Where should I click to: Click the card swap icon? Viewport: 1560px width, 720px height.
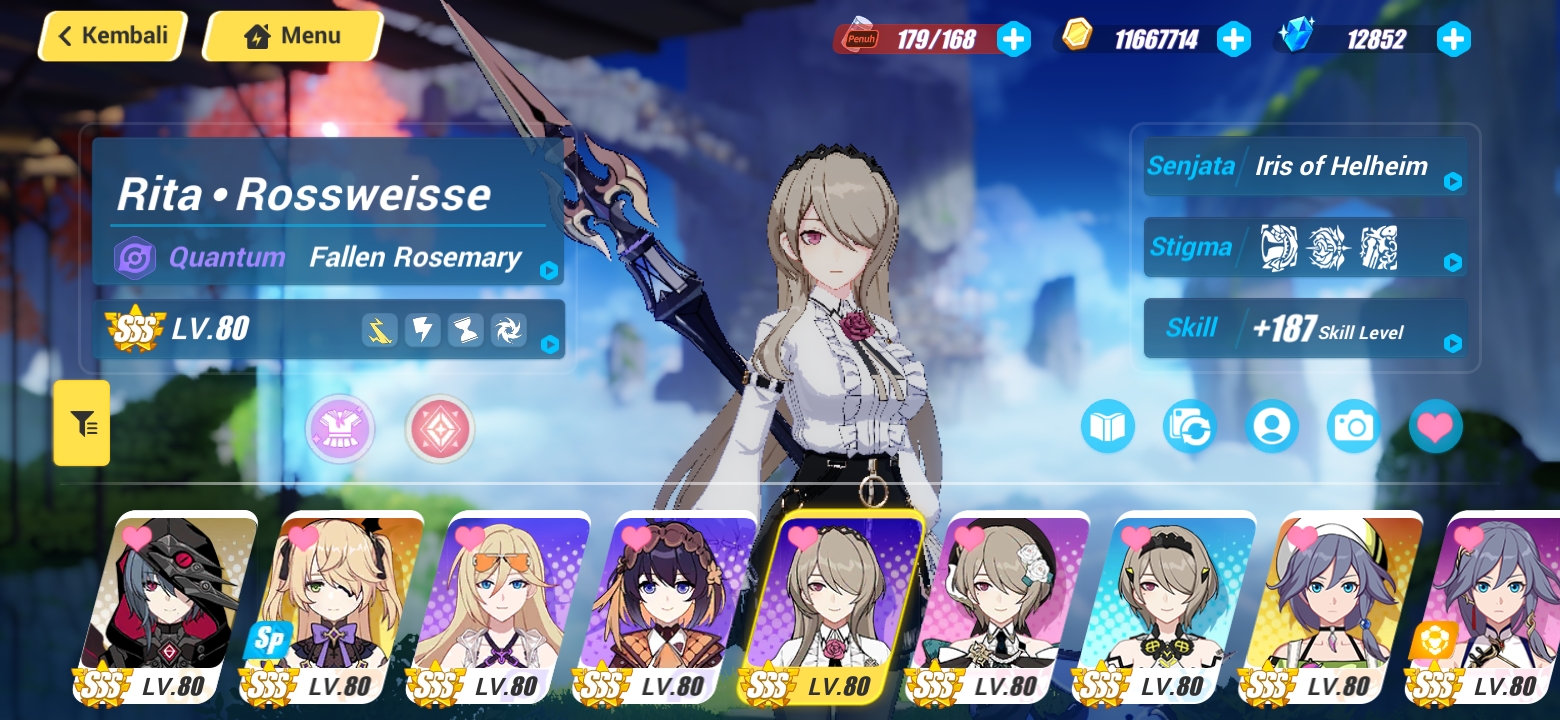[1189, 425]
